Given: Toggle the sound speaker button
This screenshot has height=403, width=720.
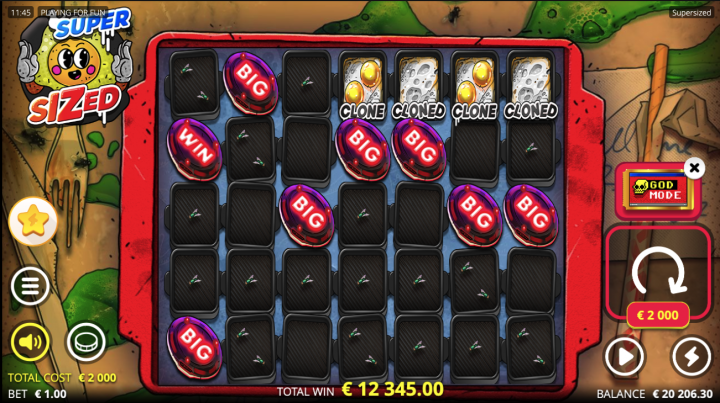Looking at the screenshot, I should [x=30, y=343].
